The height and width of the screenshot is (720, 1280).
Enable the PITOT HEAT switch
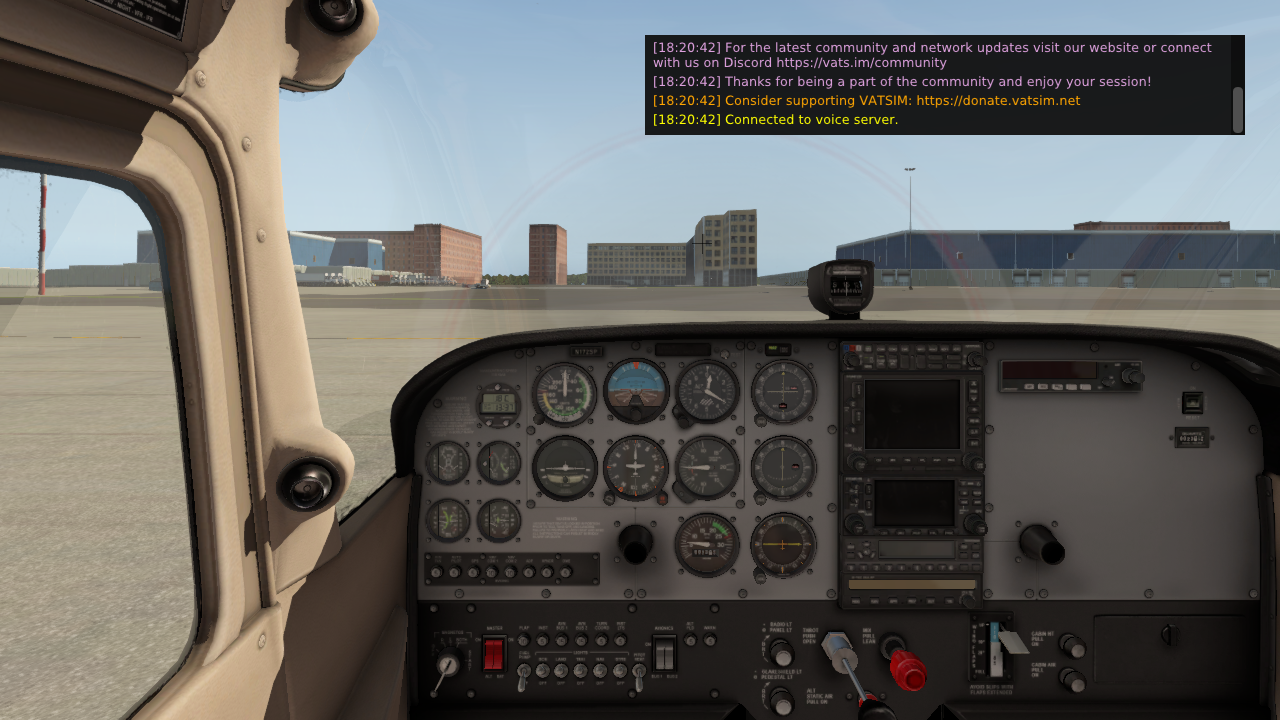click(638, 672)
